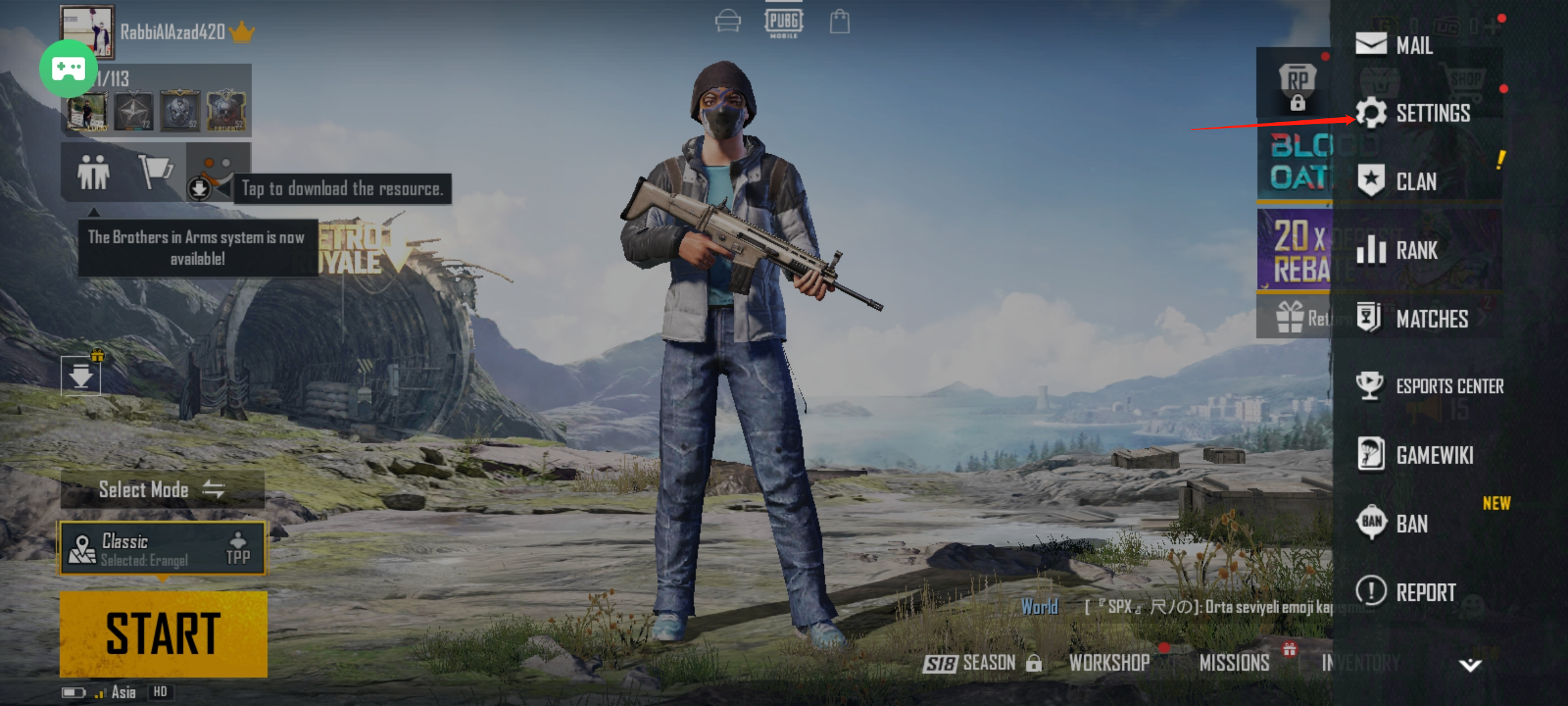Choose the Classic Erangel mode card
1568x706 pixels.
click(x=163, y=548)
